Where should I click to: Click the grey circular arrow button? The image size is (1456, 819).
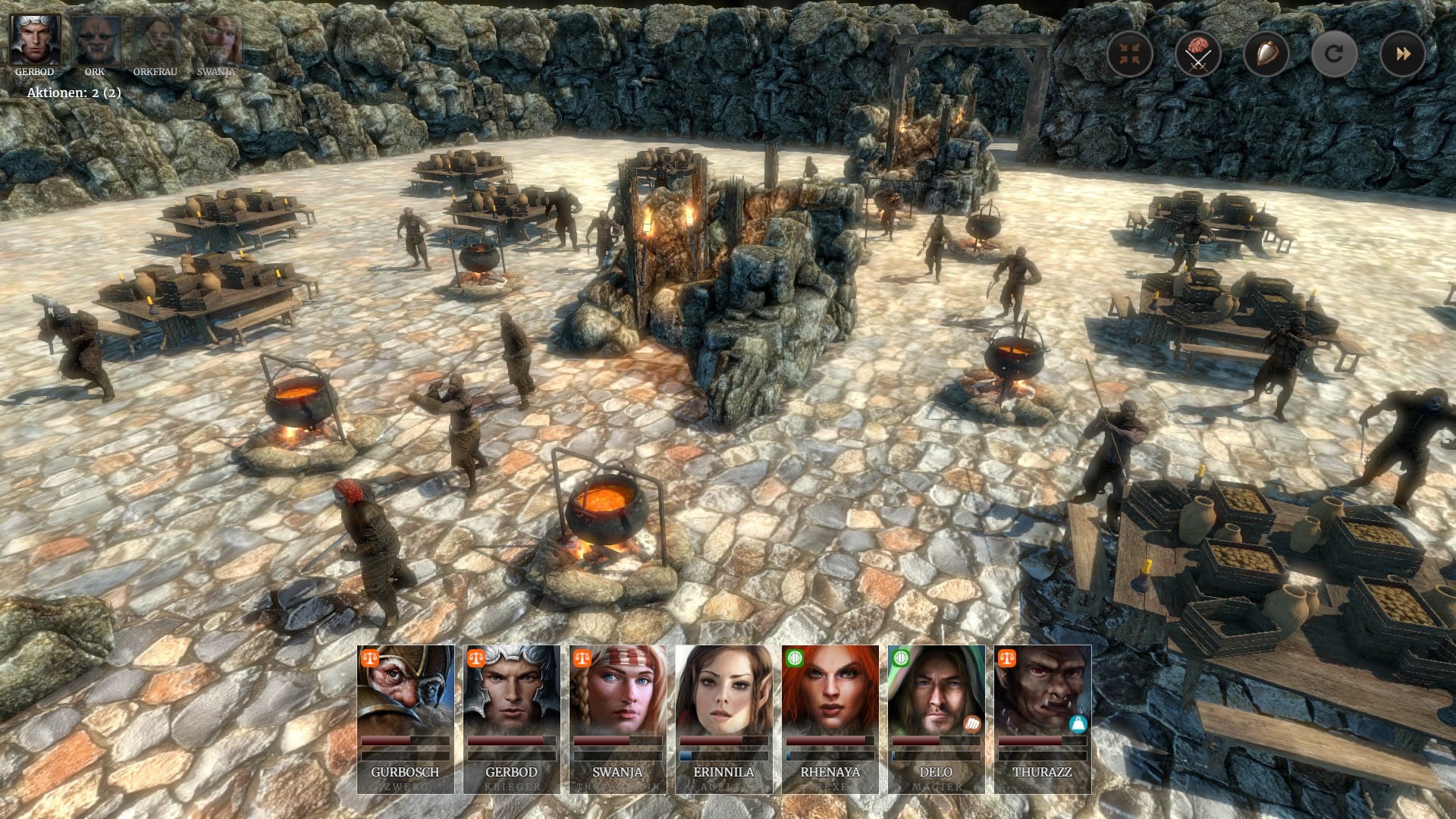coord(1334,54)
